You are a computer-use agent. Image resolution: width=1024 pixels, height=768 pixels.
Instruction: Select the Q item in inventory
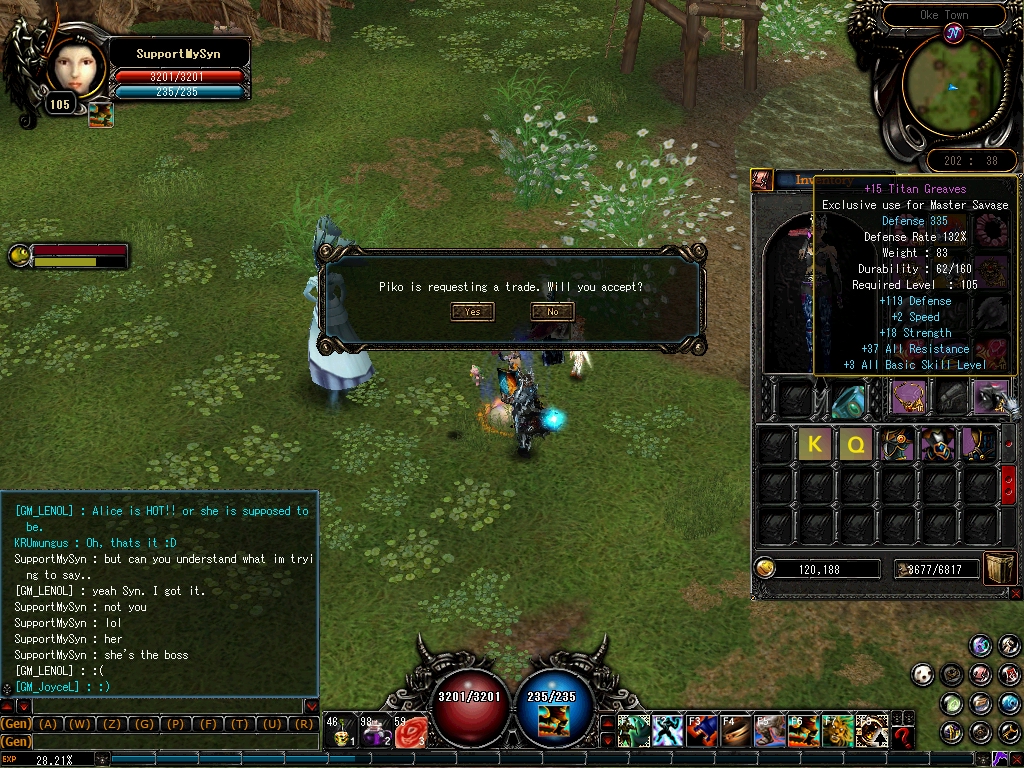855,444
